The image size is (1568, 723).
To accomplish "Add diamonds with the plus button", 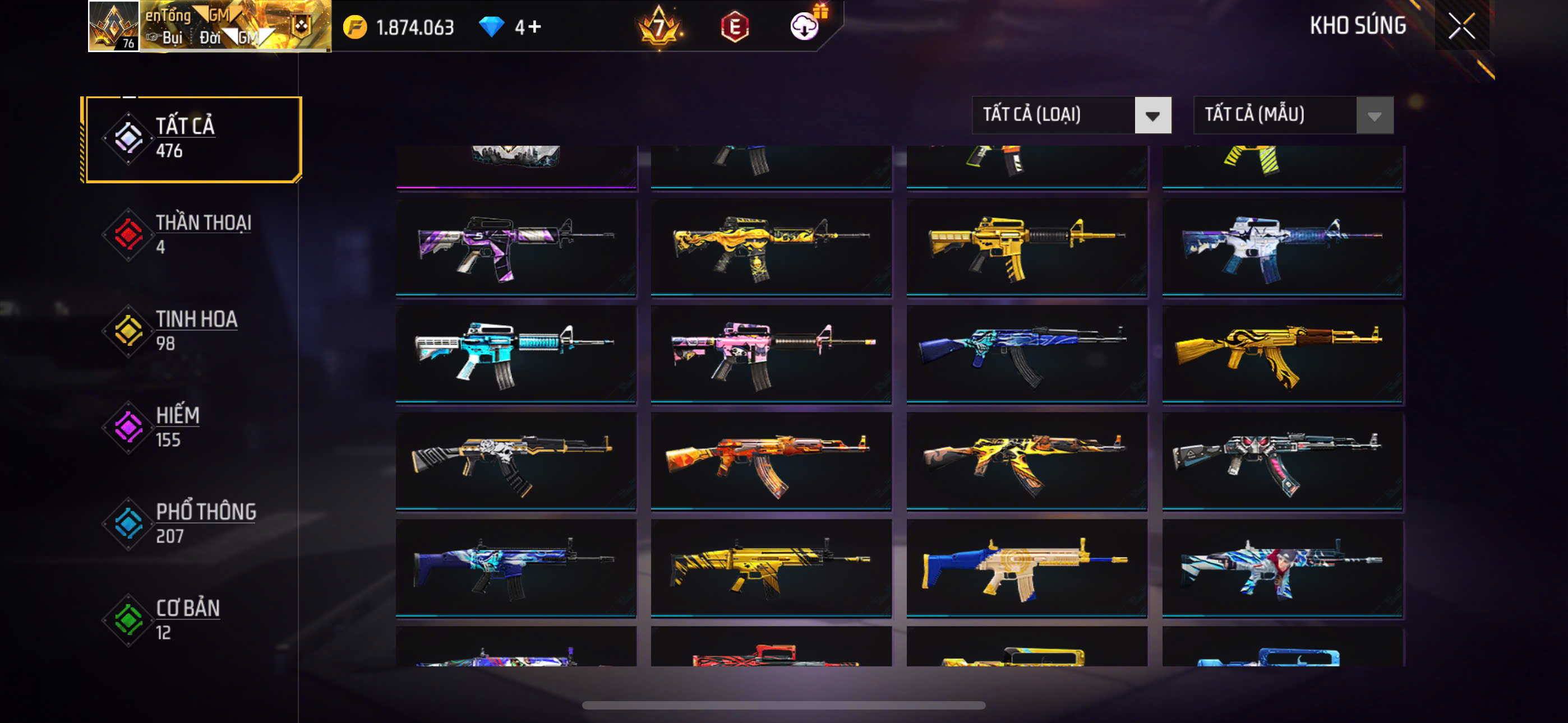I will (x=534, y=27).
